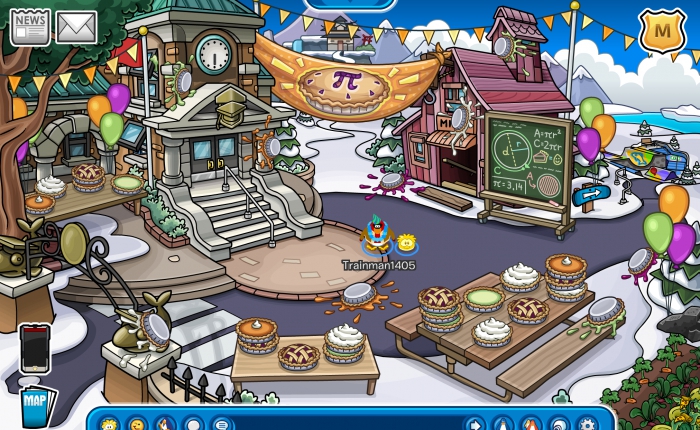Open the emotes smiley menu

[137, 424]
